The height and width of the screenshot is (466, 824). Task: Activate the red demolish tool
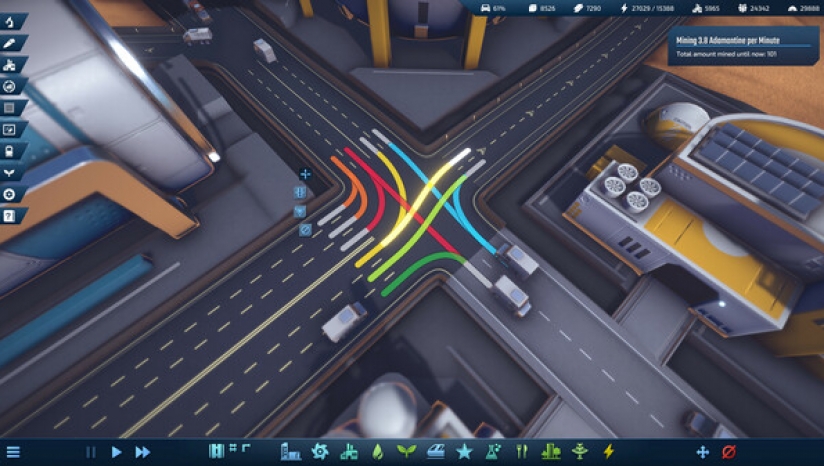coord(729,452)
